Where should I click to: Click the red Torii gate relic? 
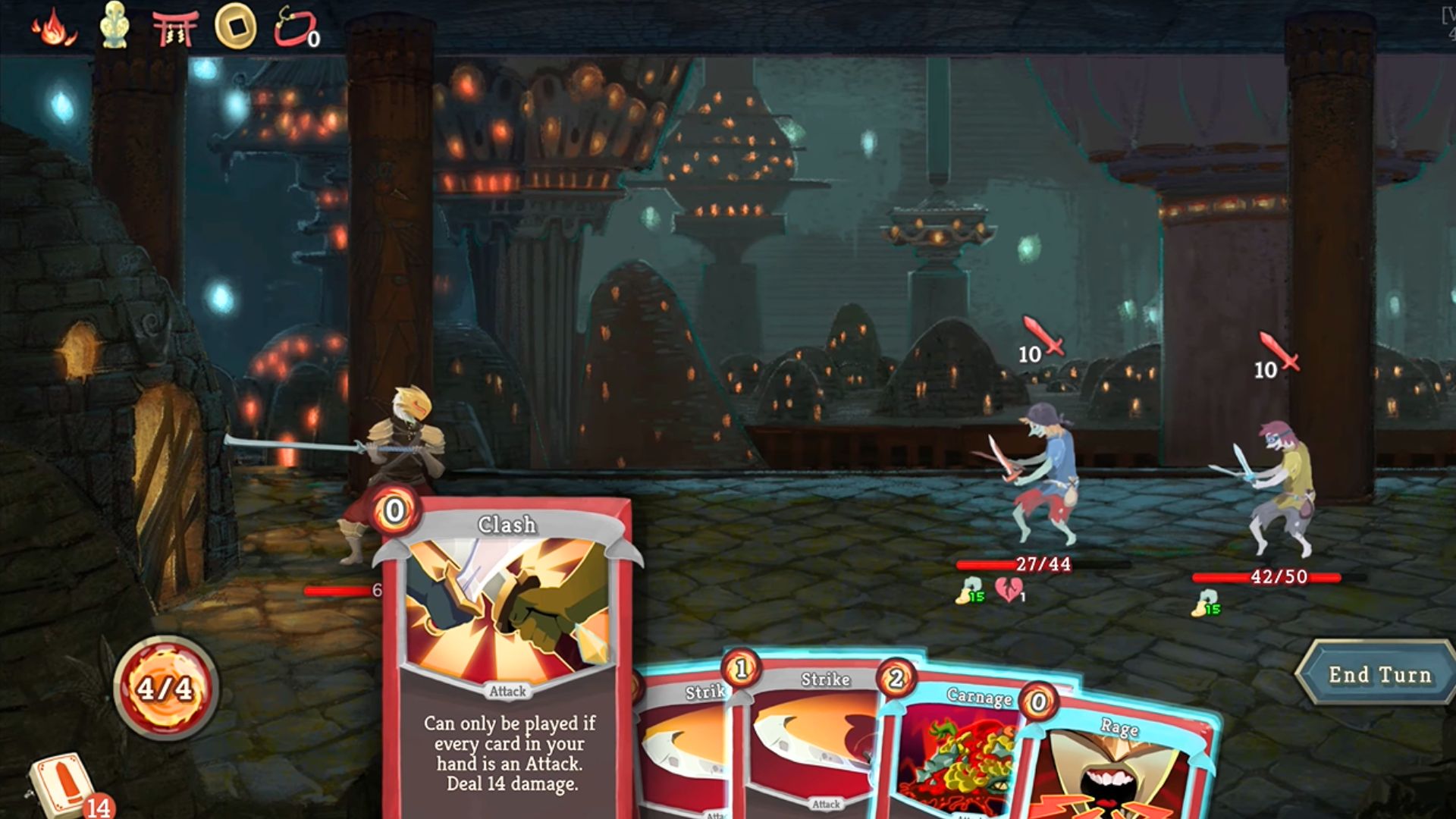174,27
